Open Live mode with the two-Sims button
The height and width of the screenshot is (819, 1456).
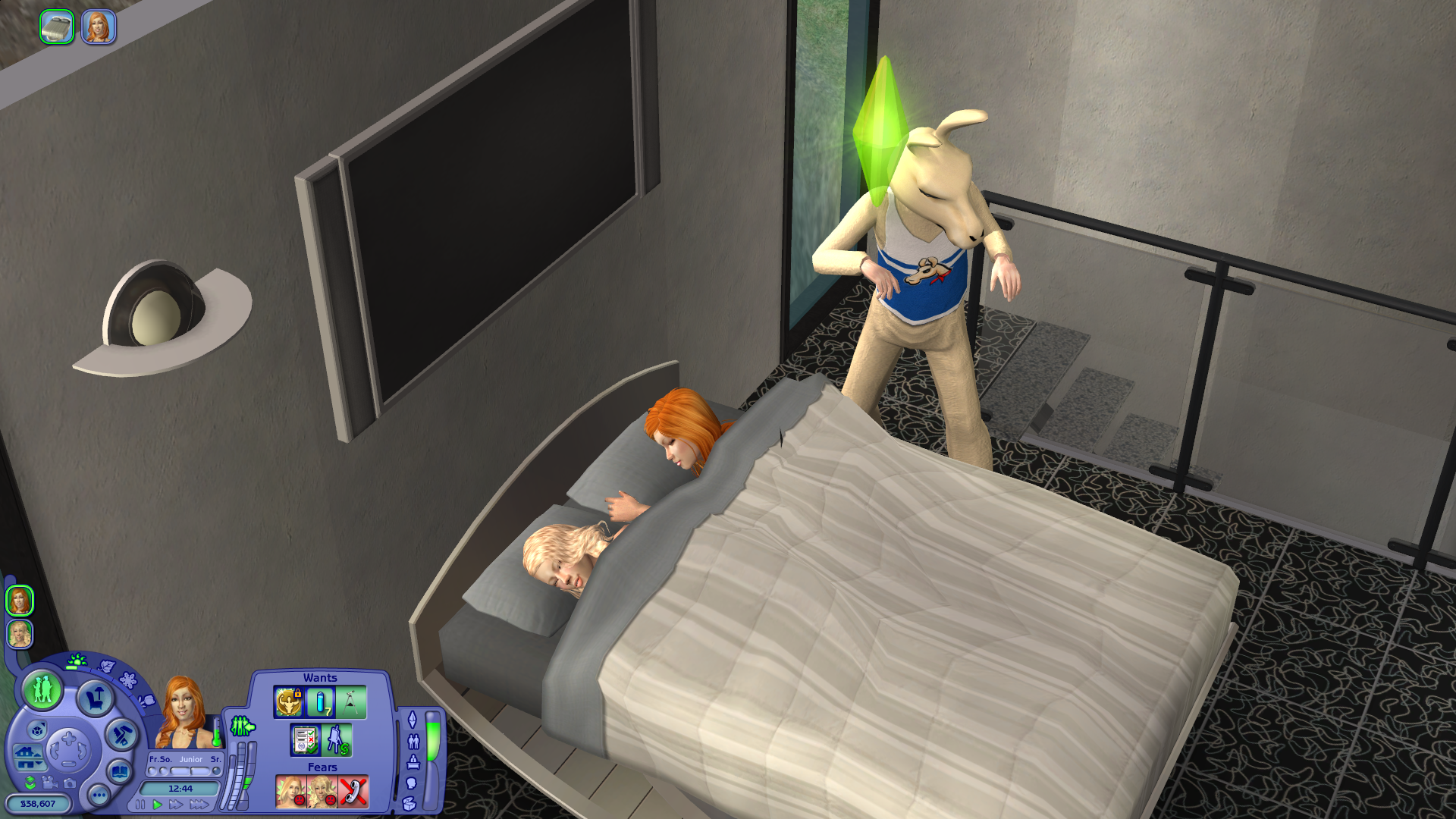pos(42,690)
